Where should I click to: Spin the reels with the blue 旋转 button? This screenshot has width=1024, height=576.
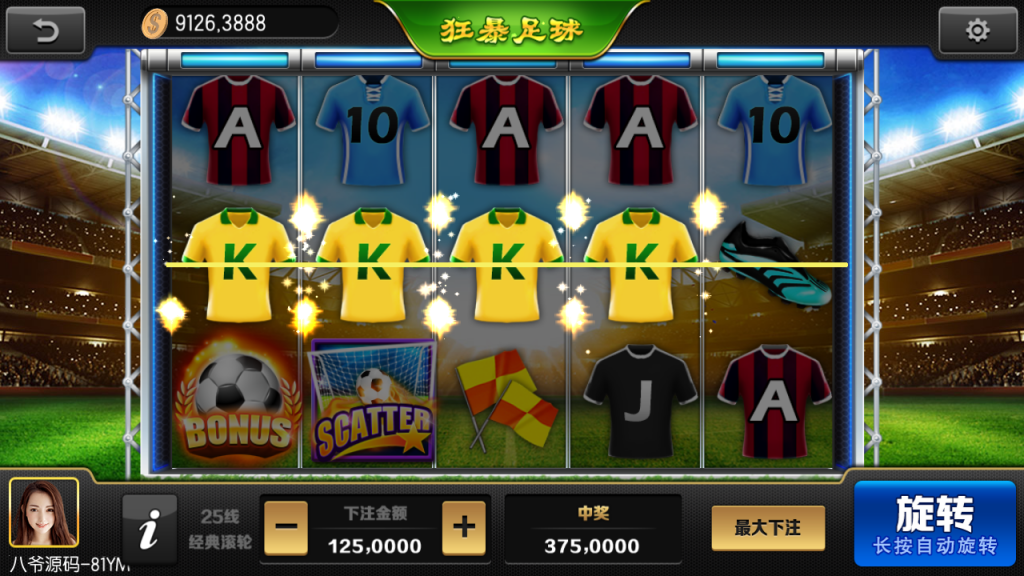[x=934, y=525]
